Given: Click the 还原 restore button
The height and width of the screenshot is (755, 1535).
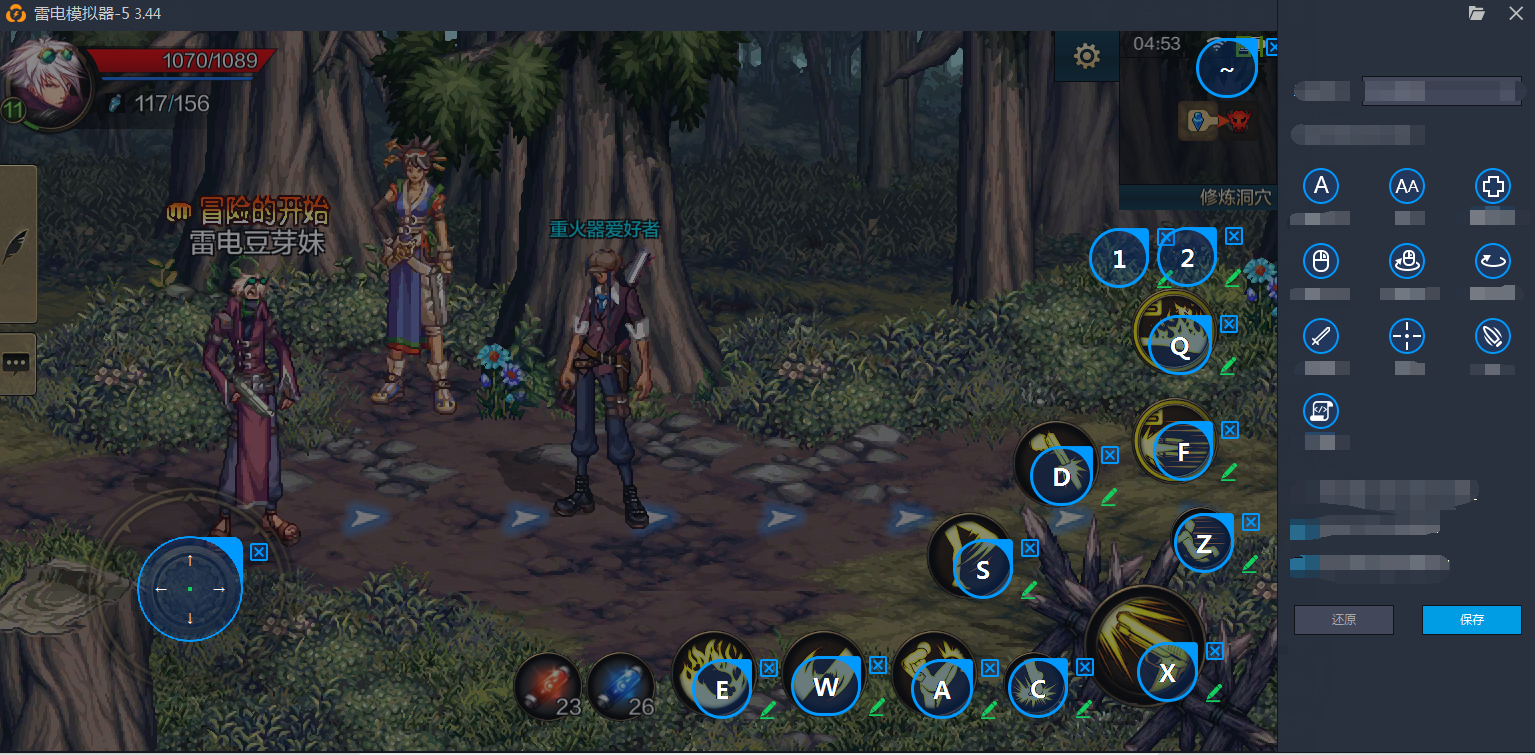Looking at the screenshot, I should pyautogui.click(x=1343, y=620).
